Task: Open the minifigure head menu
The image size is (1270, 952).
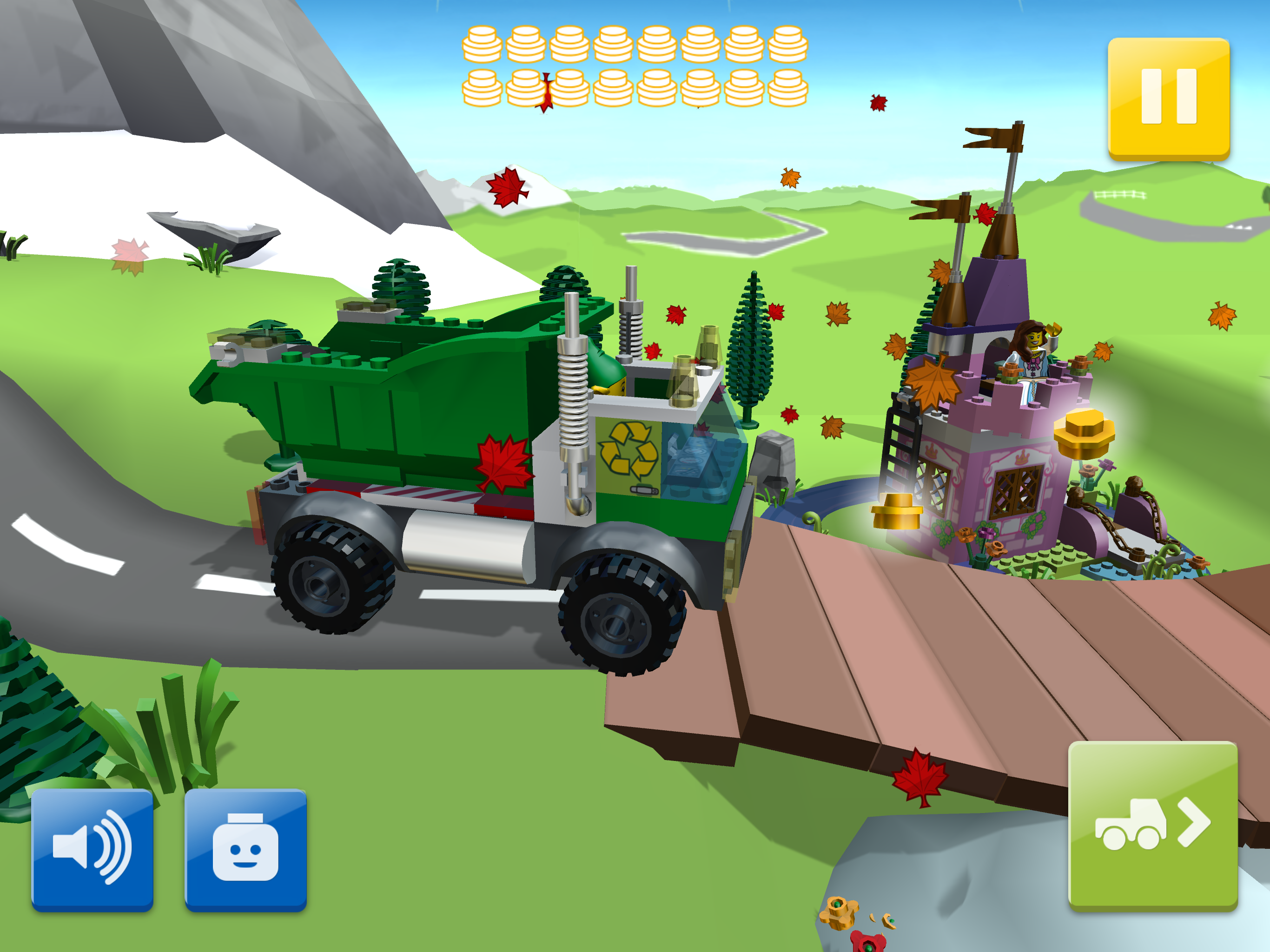Action: point(245,849)
